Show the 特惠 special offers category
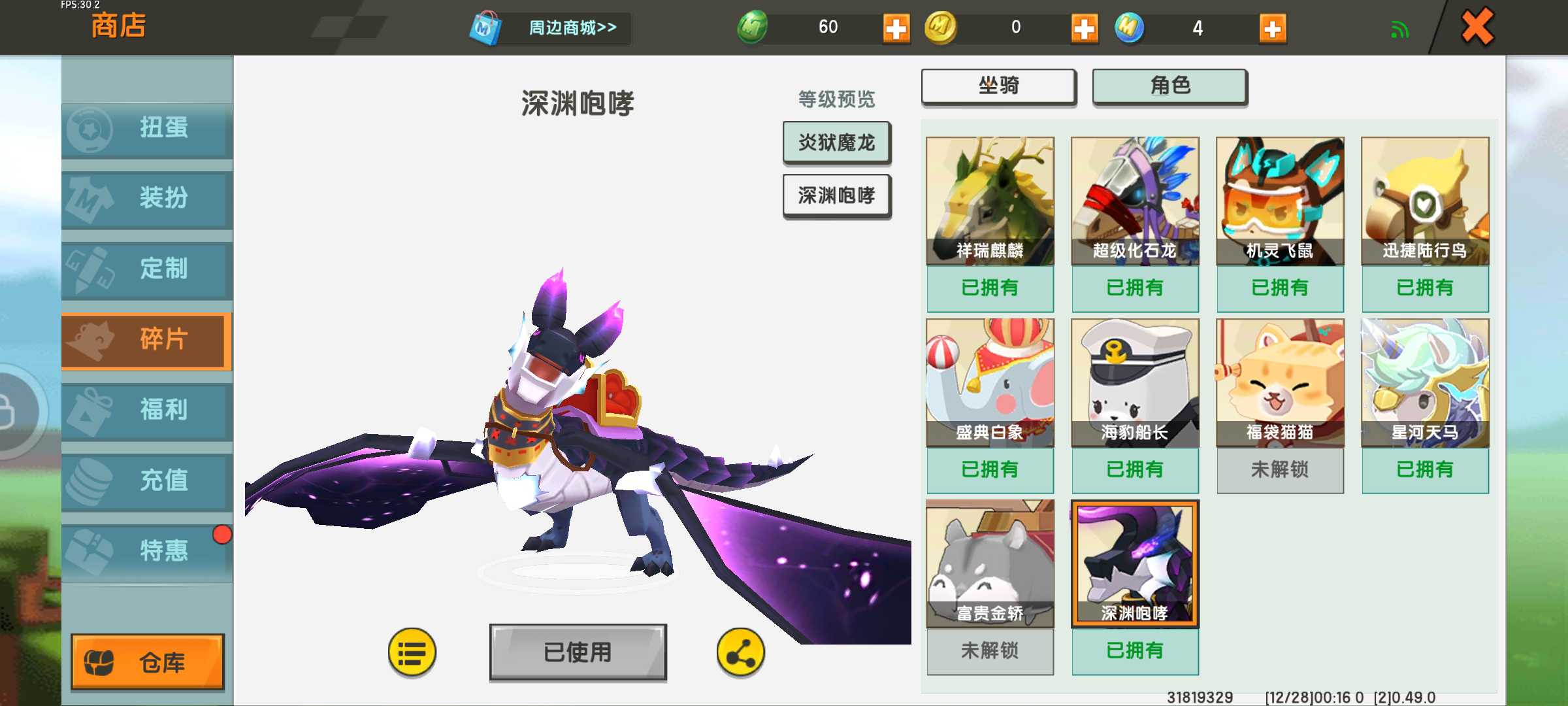This screenshot has height=706, width=1568. coord(148,551)
